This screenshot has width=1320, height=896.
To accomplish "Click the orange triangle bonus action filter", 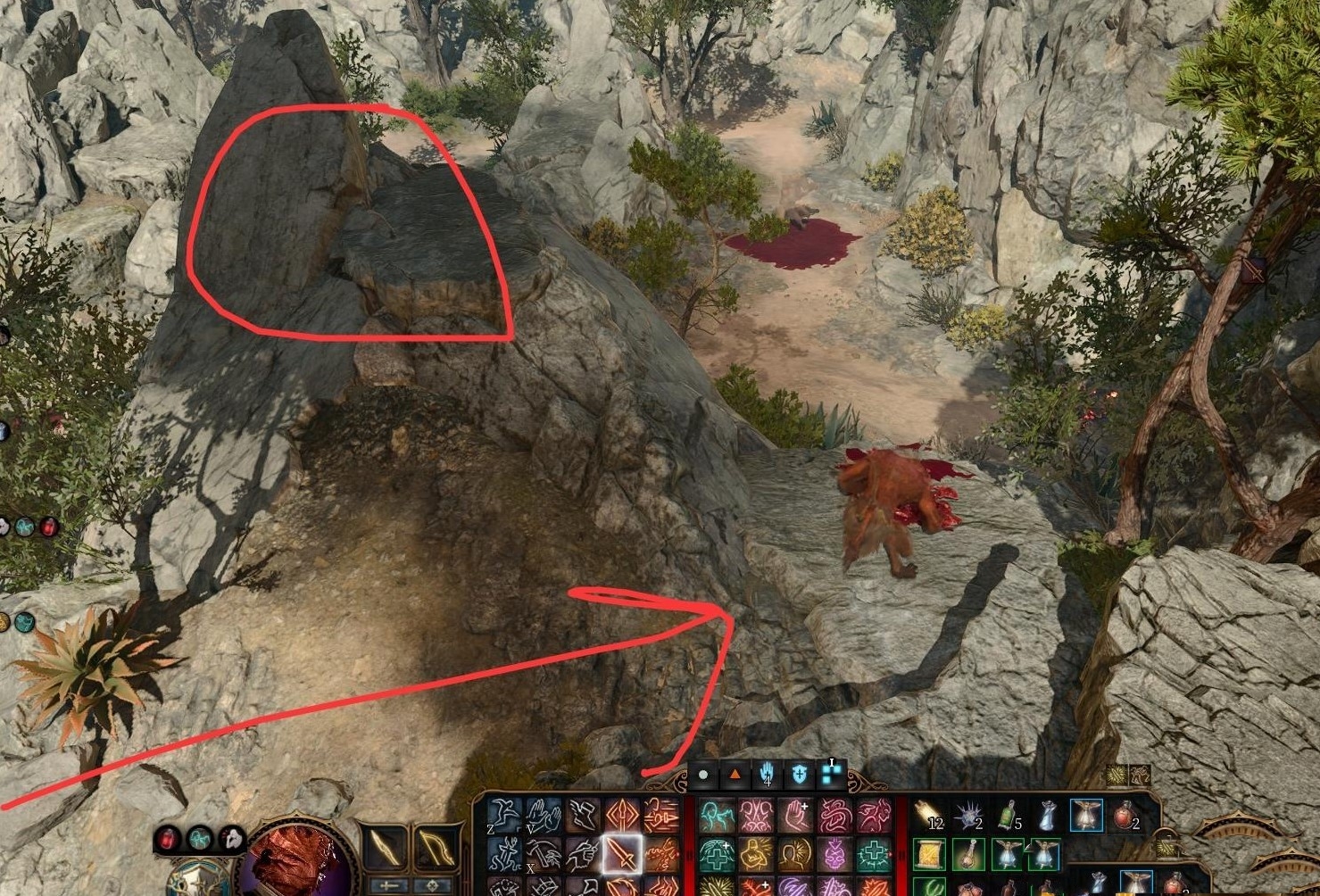I will 735,775.
